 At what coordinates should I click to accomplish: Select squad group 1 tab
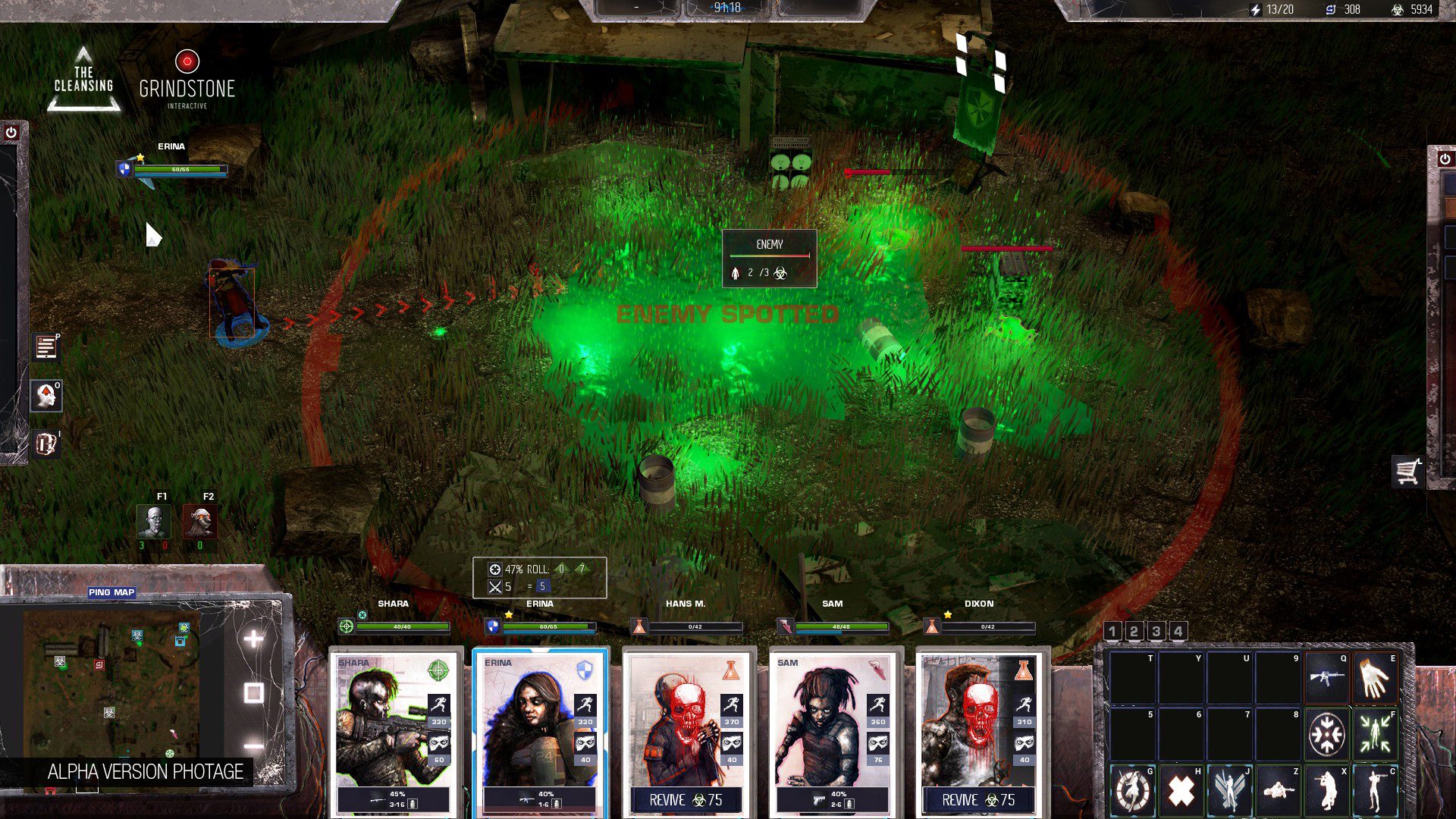(1112, 631)
